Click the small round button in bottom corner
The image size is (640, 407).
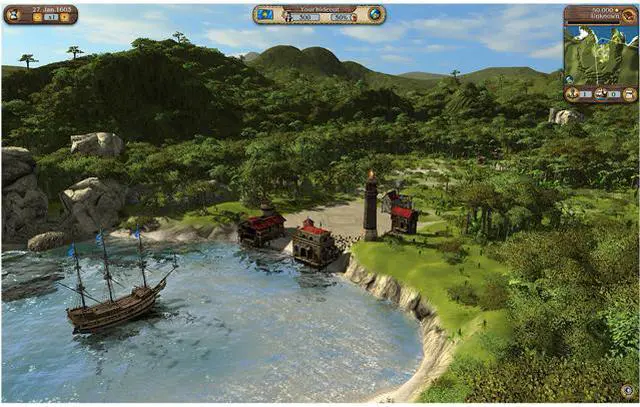(x=627, y=391)
